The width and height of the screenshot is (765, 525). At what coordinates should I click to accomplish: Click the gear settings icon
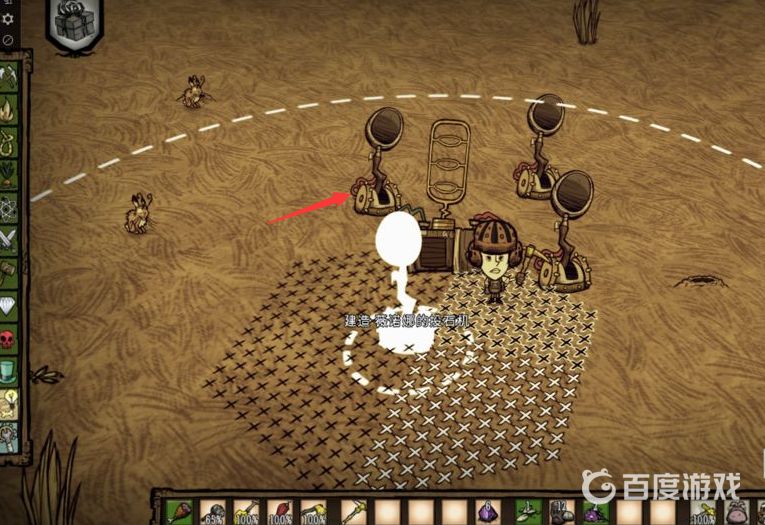[9, 20]
